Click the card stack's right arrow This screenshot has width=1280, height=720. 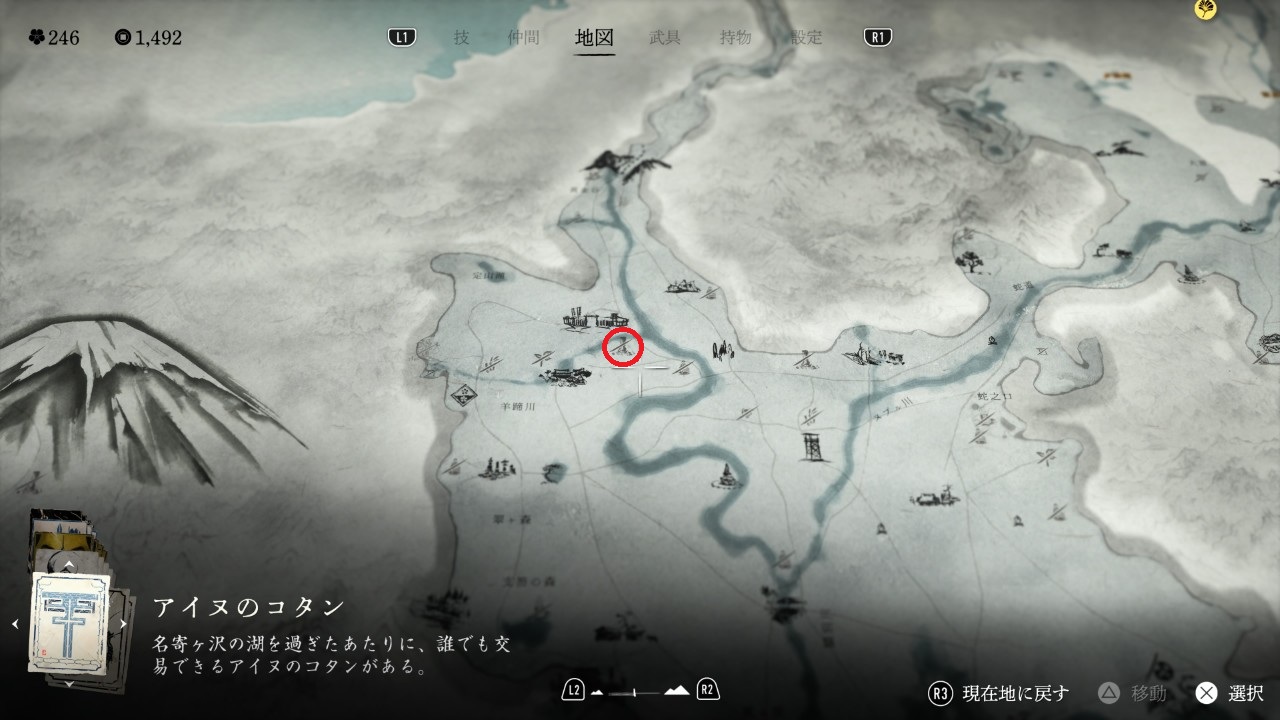coord(124,624)
